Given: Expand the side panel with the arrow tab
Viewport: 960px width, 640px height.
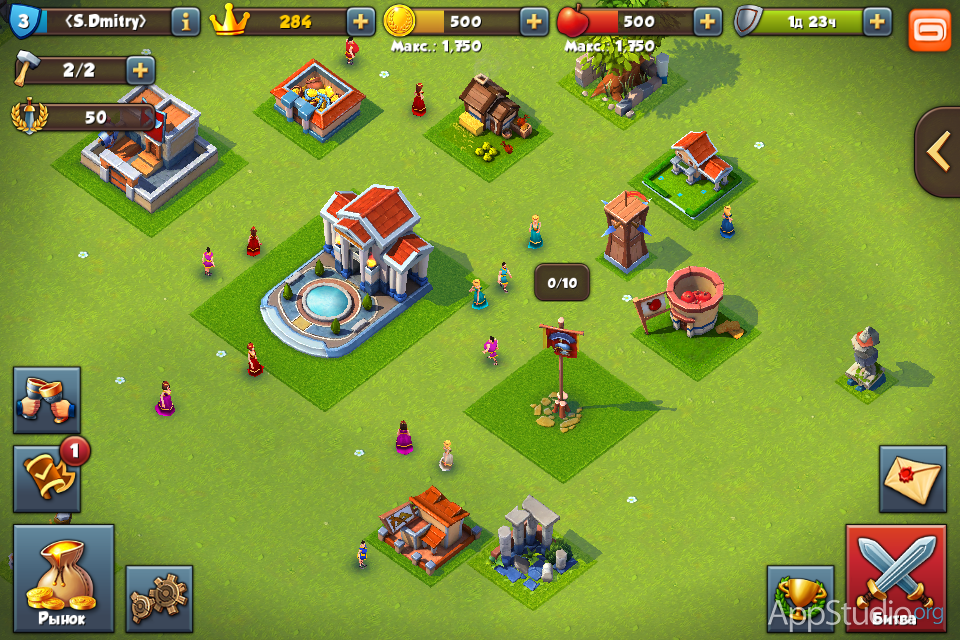Looking at the screenshot, I should point(938,152).
